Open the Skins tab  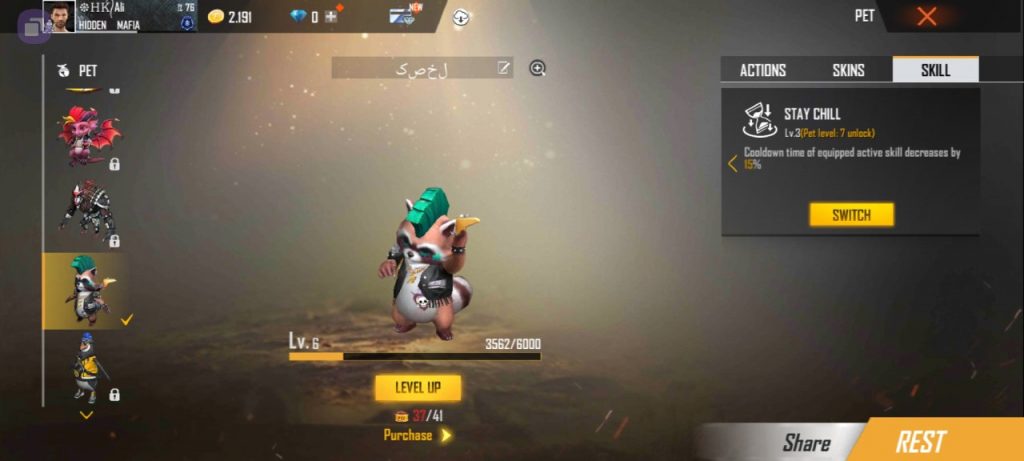(848, 70)
